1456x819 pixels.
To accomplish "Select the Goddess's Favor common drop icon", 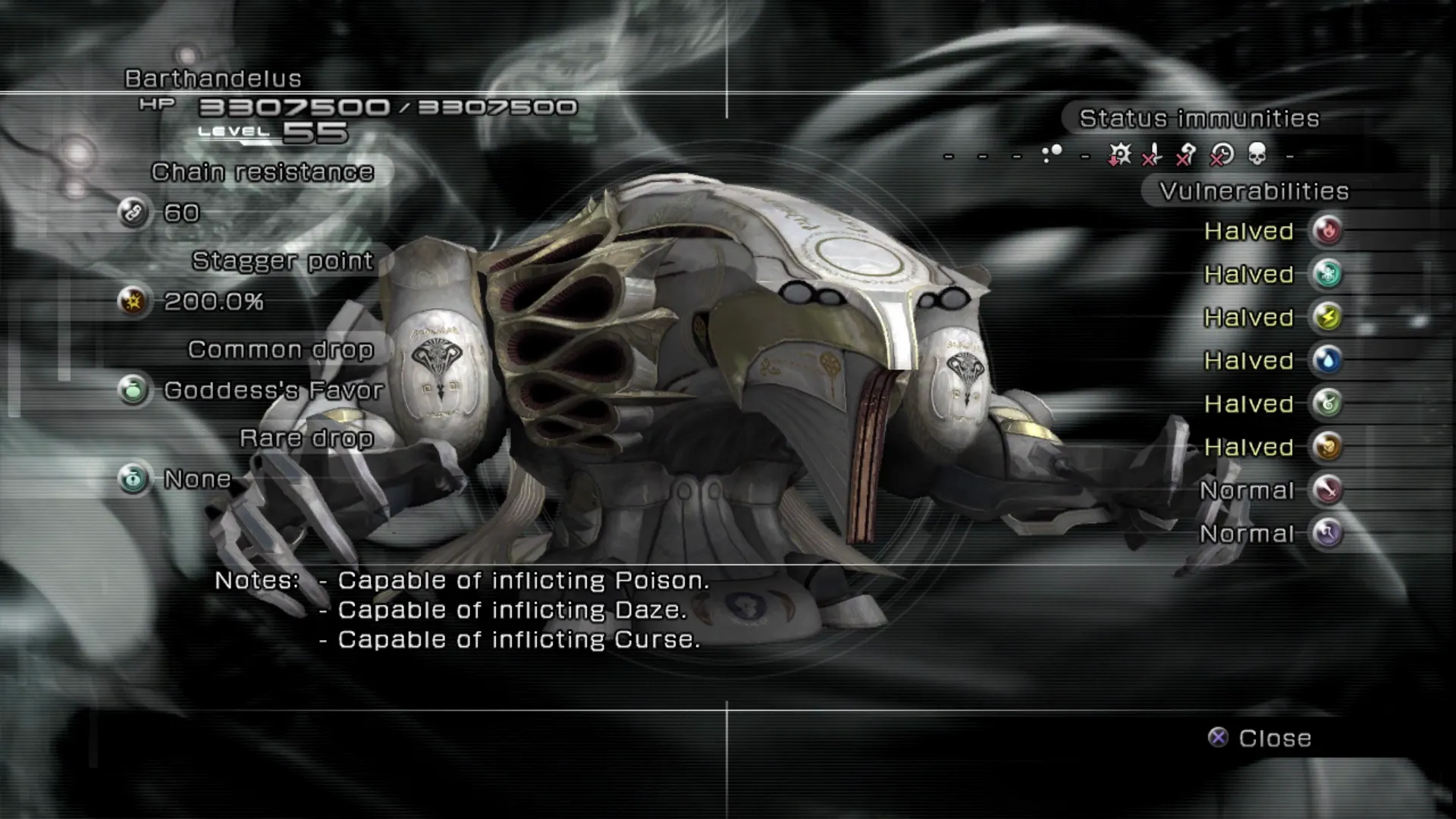I will (x=133, y=390).
